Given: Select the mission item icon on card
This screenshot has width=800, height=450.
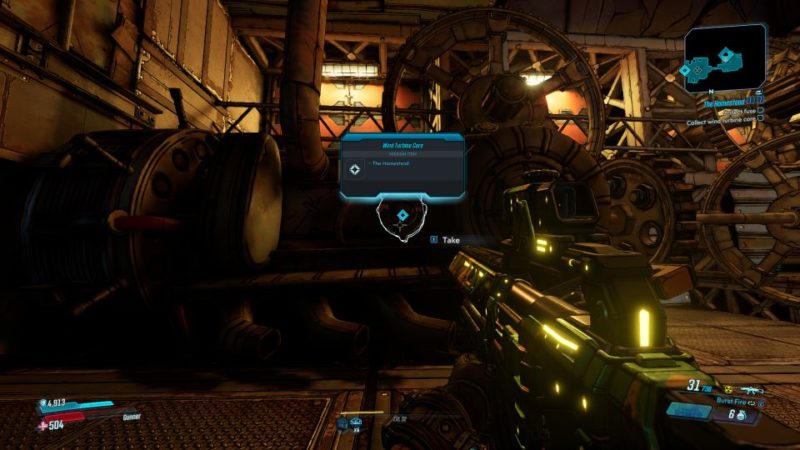Looking at the screenshot, I should coord(355,170).
